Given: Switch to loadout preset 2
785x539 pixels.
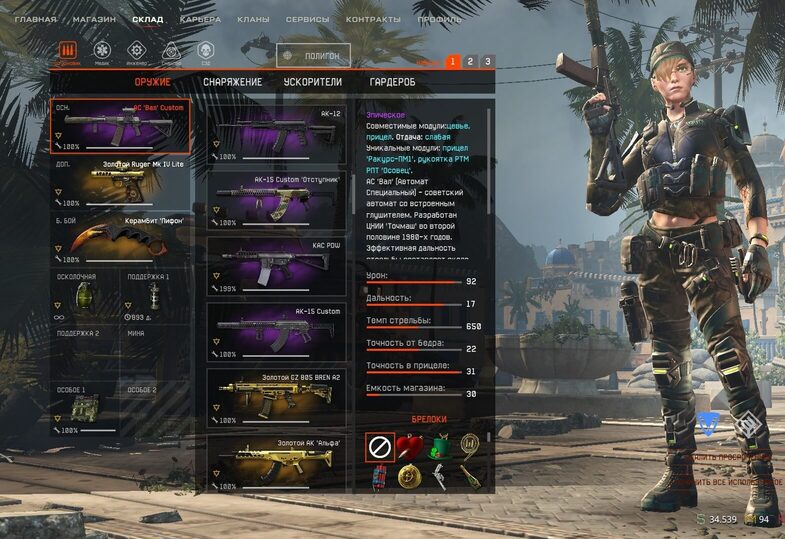Looking at the screenshot, I should (470, 62).
